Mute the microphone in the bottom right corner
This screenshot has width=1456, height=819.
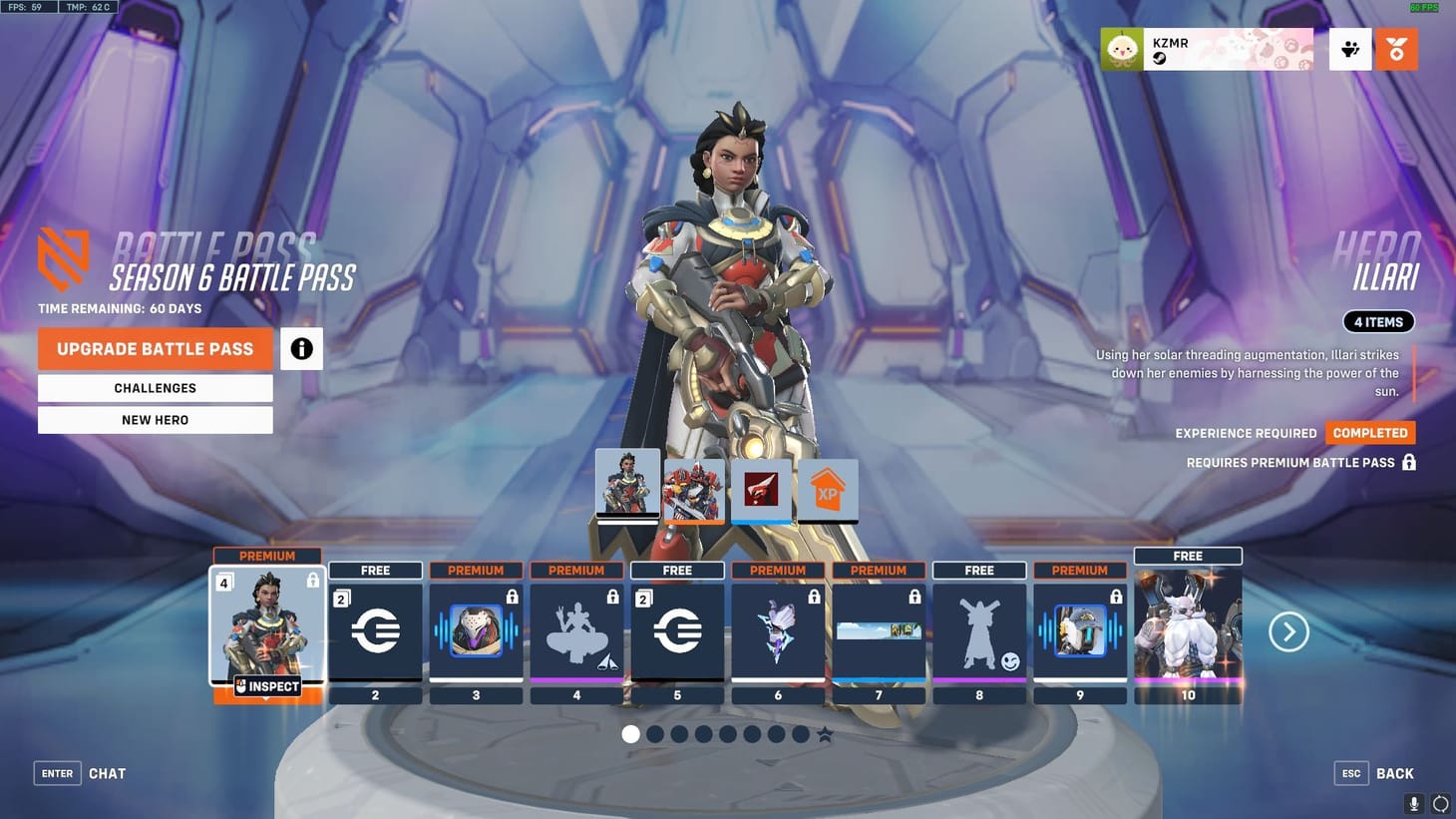(1413, 803)
